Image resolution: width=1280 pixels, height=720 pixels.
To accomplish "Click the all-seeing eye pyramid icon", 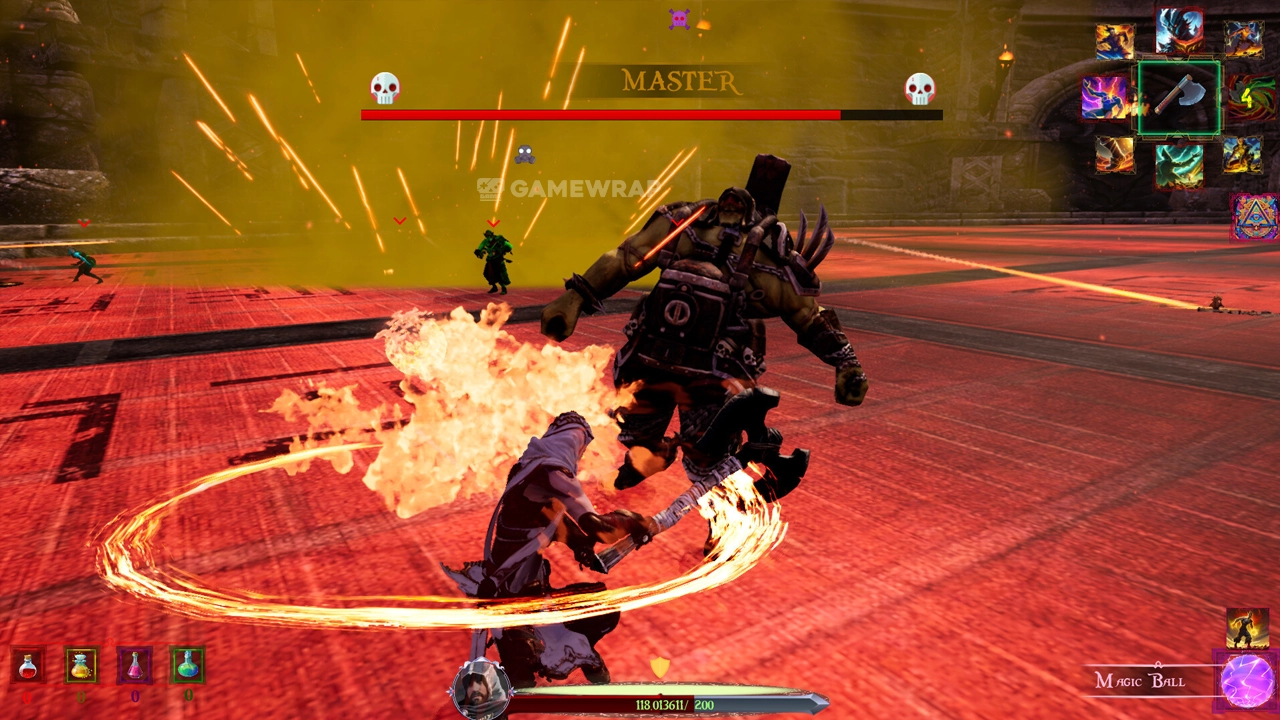I will [1255, 217].
